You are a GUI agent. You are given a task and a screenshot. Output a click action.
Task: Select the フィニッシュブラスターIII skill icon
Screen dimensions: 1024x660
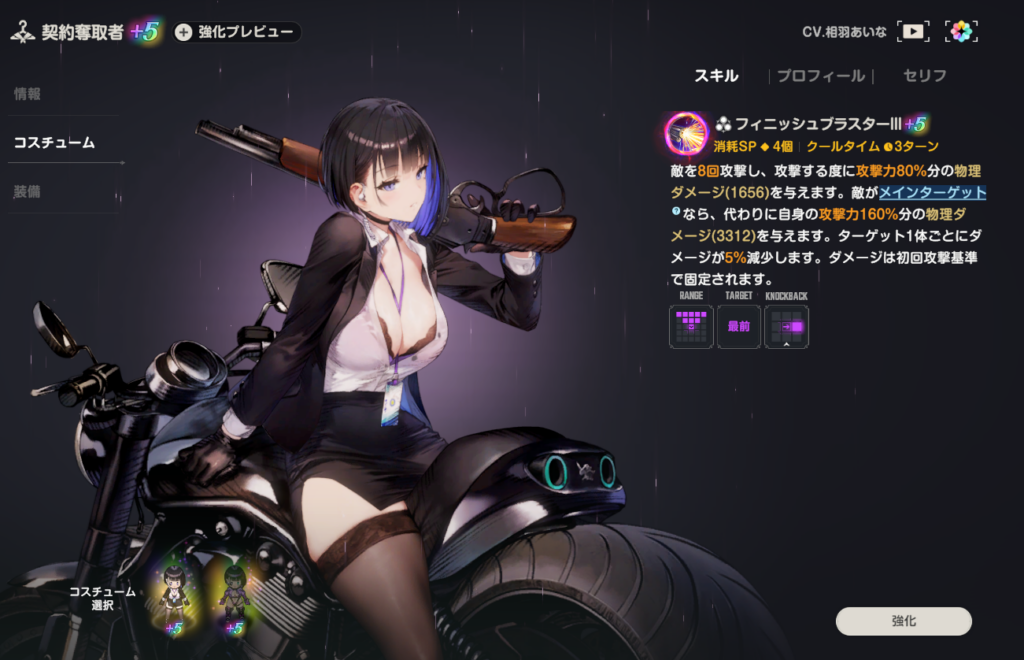pyautogui.click(x=687, y=132)
